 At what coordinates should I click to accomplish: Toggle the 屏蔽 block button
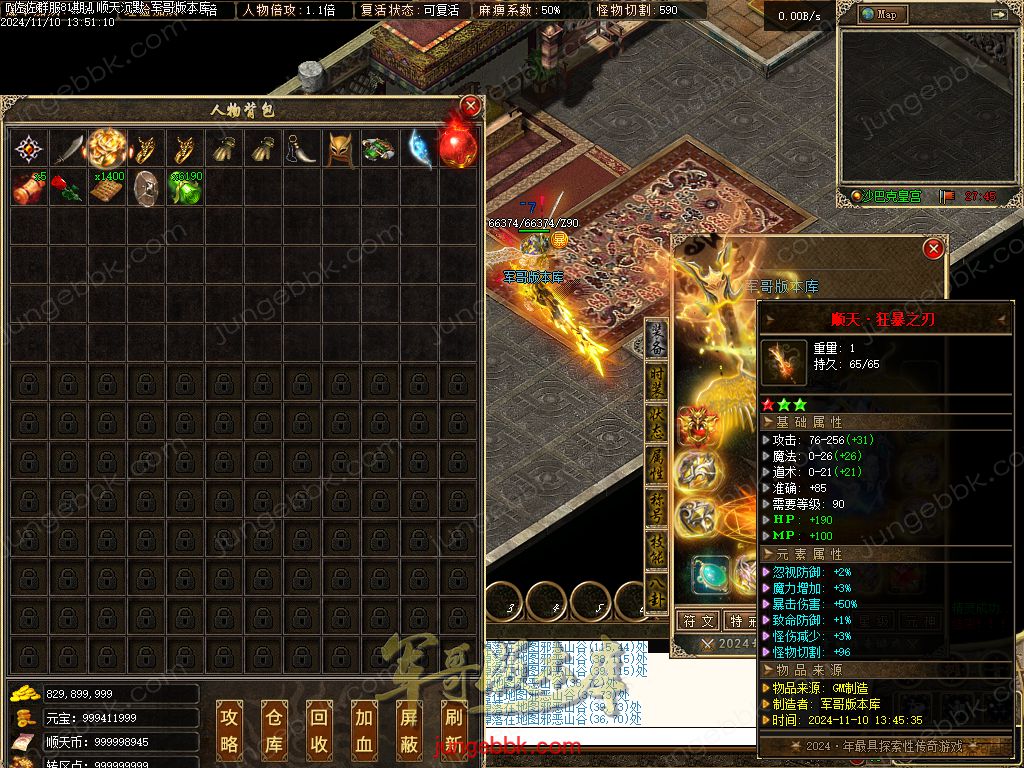(408, 729)
